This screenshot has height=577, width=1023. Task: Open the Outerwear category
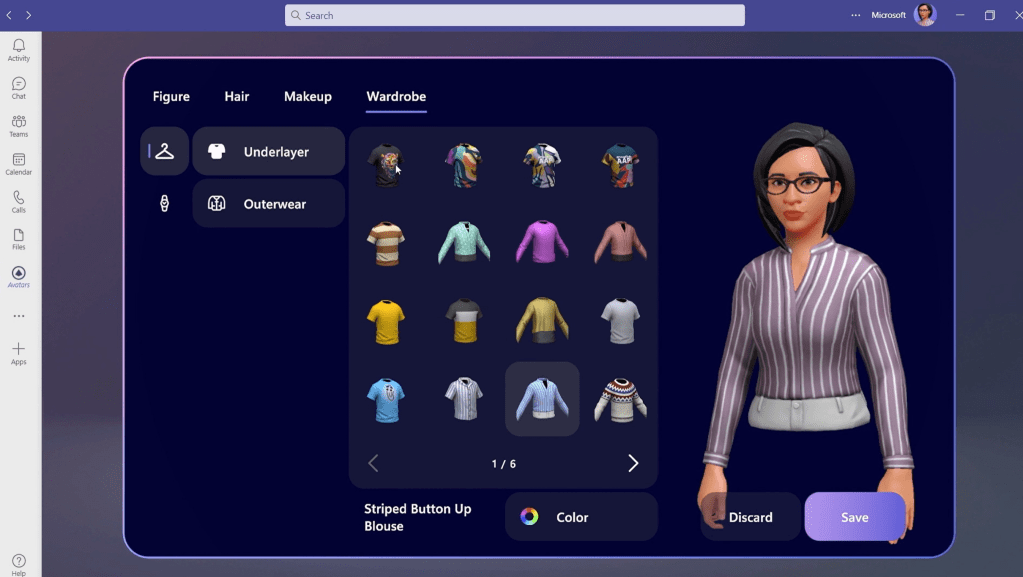pyautogui.click(x=268, y=204)
